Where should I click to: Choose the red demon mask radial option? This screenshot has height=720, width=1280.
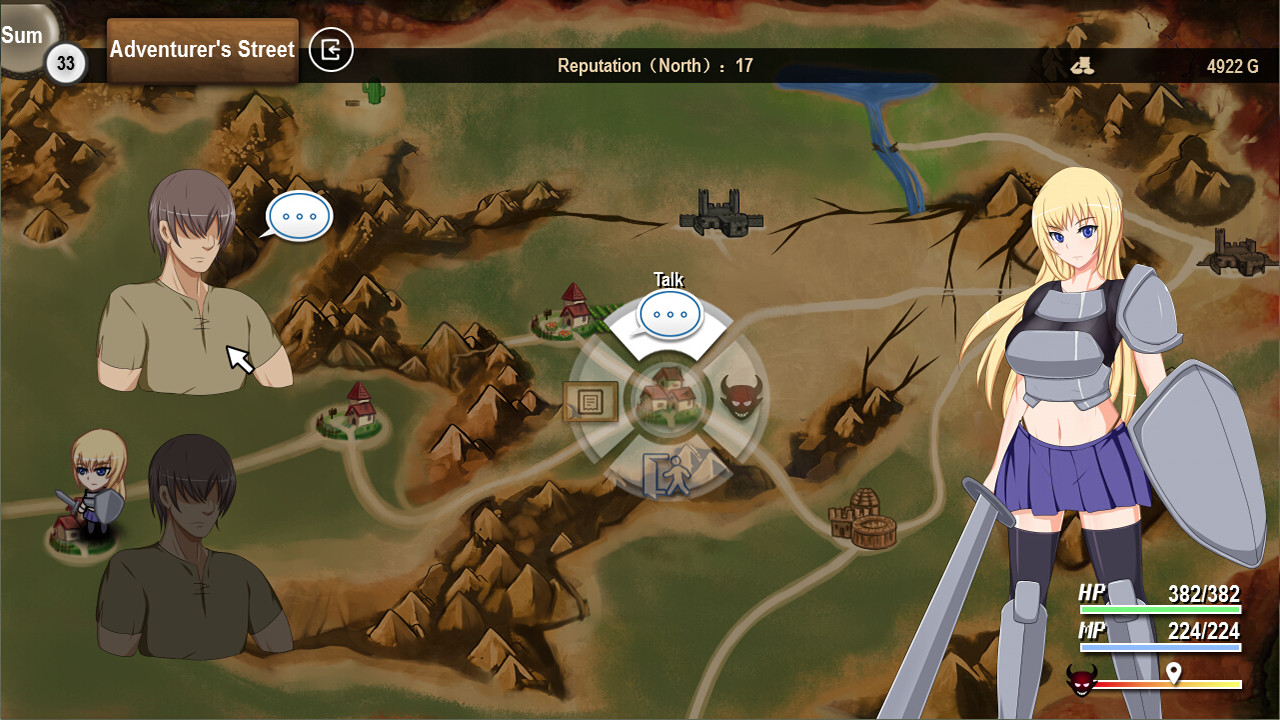click(741, 398)
